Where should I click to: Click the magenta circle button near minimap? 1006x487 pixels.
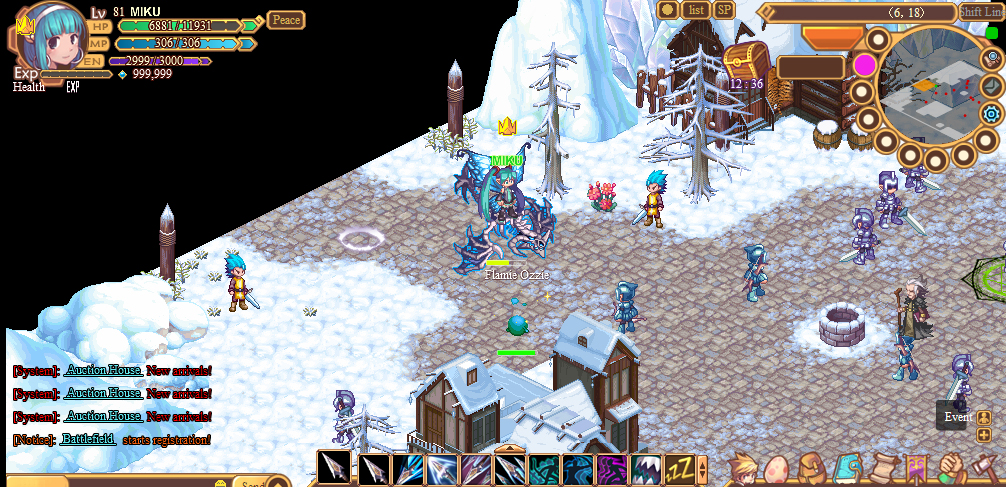pos(865,66)
